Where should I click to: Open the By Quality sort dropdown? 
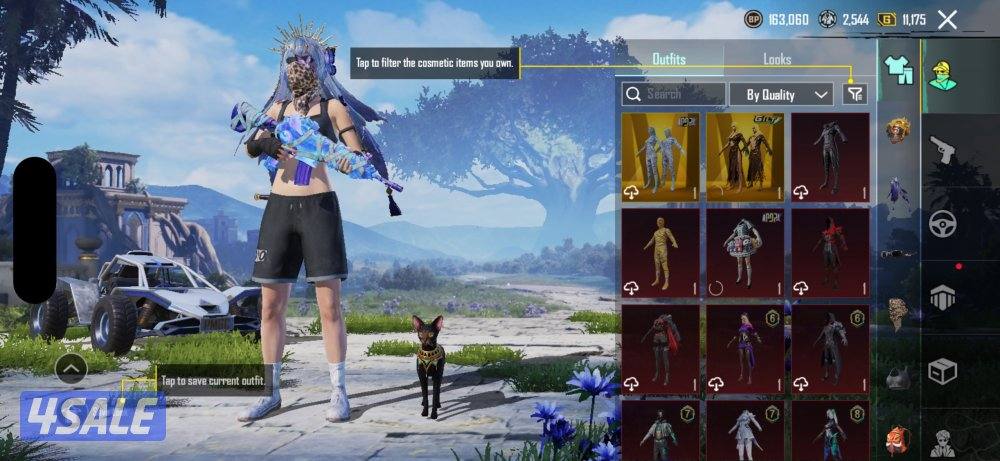point(781,94)
